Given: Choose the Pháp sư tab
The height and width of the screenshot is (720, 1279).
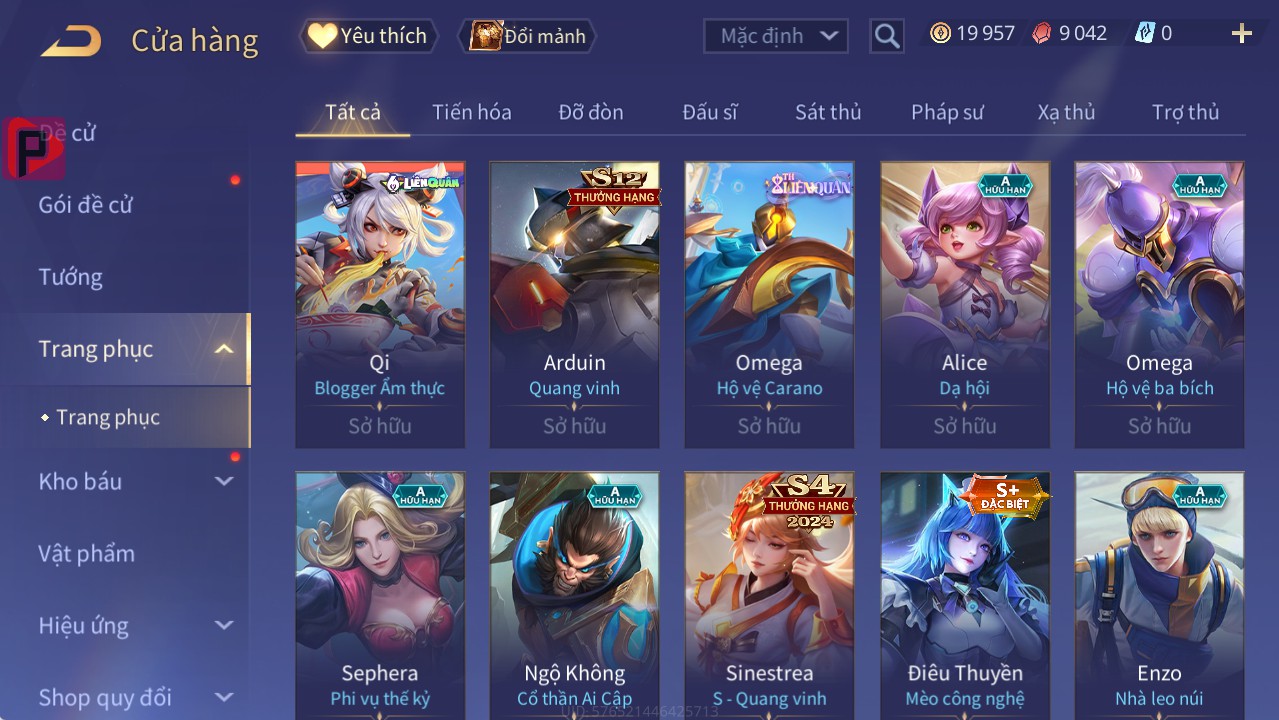Looking at the screenshot, I should pos(947,112).
